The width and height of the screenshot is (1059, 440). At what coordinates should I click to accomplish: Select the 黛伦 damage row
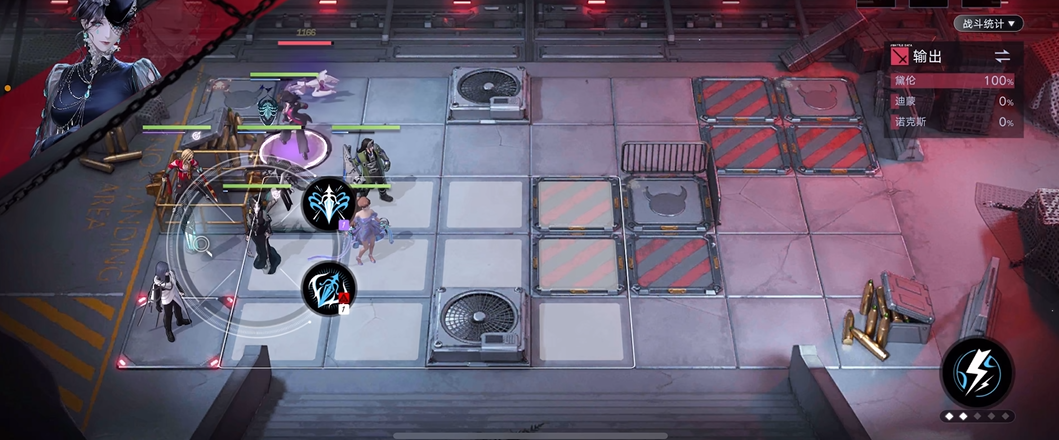tap(955, 80)
